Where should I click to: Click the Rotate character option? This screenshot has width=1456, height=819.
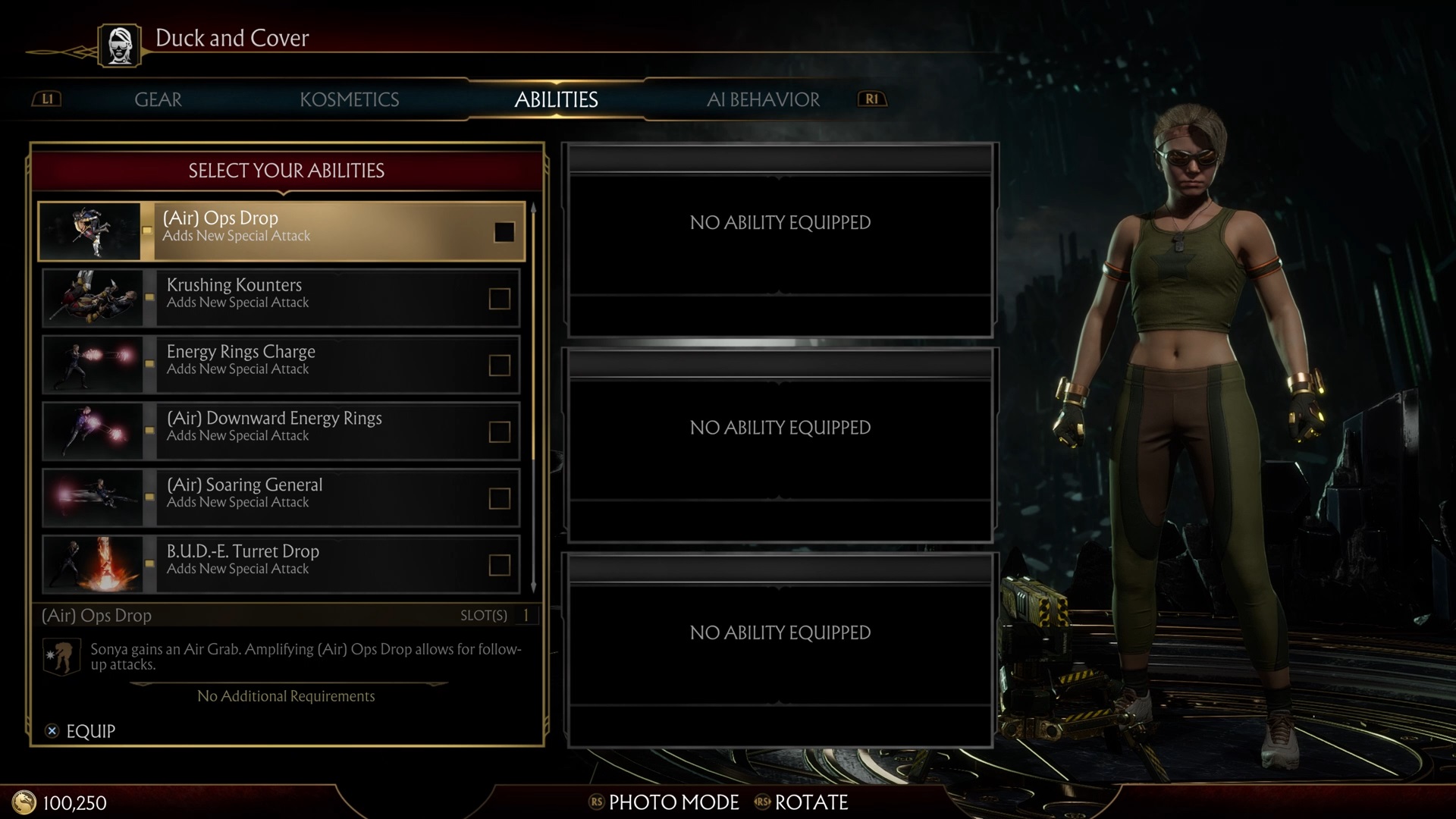[x=802, y=802]
